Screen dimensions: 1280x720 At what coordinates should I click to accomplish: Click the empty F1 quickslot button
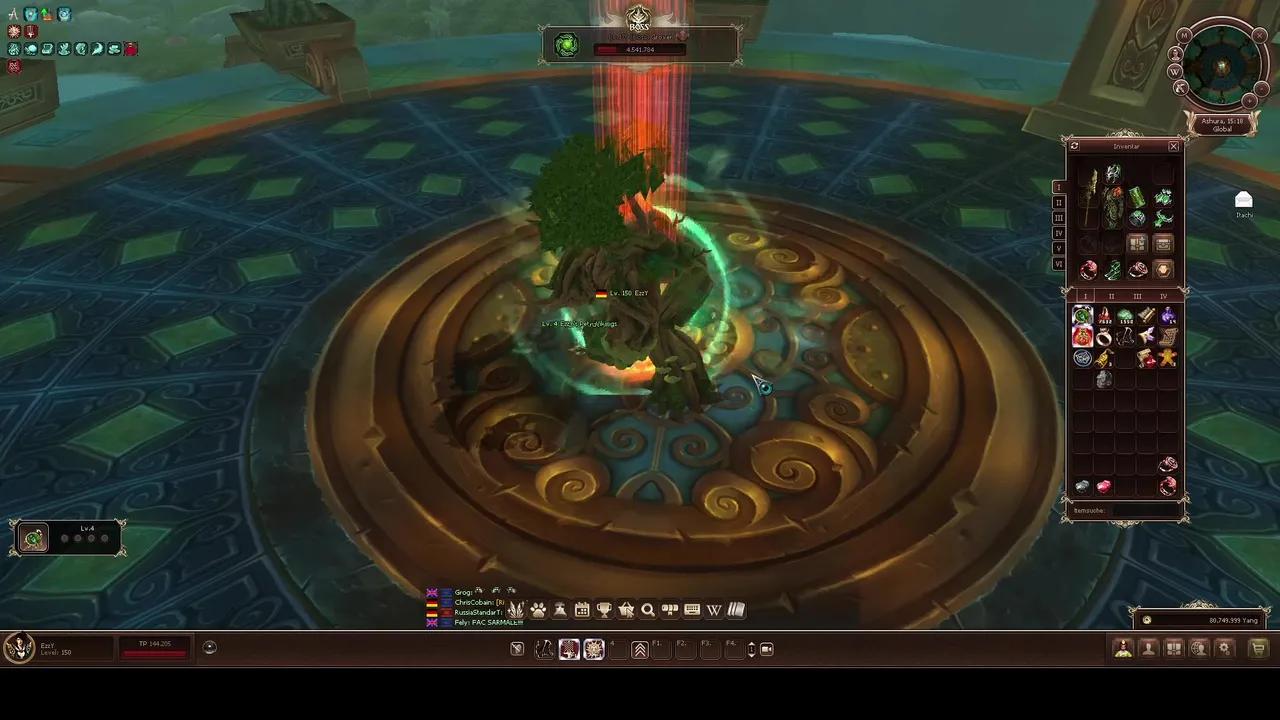tap(662, 649)
